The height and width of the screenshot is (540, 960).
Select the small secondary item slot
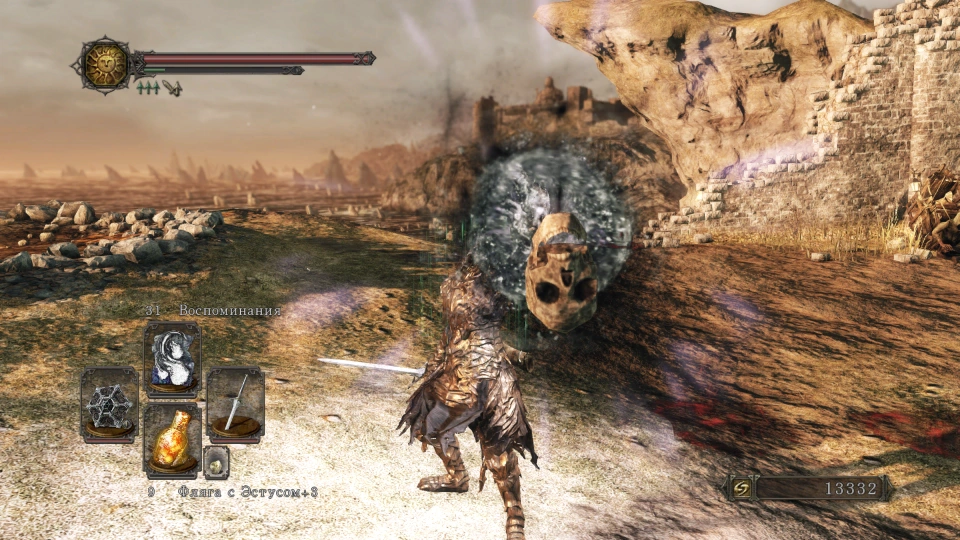216,461
